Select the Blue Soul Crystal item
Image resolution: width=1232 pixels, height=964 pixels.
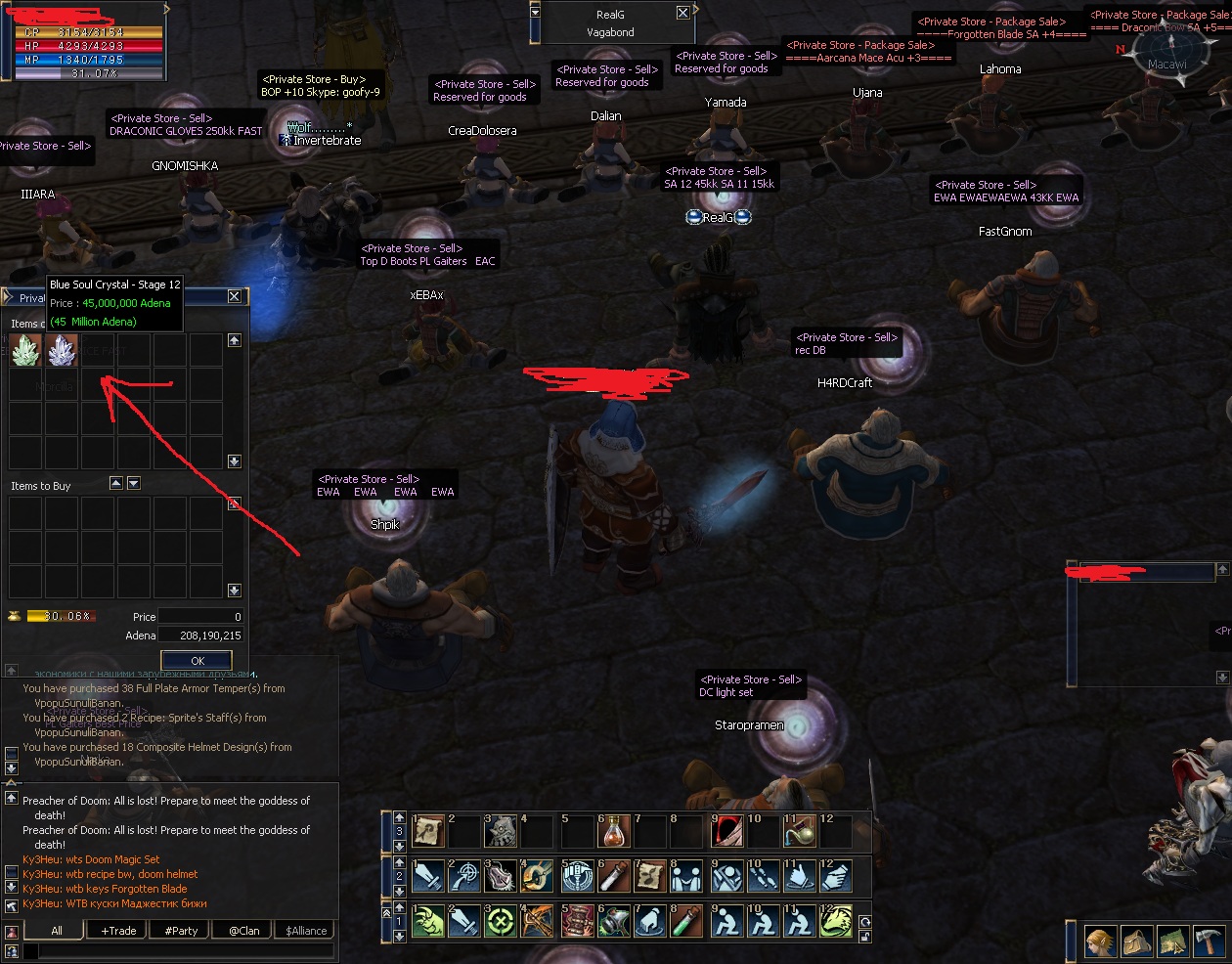tap(63, 350)
